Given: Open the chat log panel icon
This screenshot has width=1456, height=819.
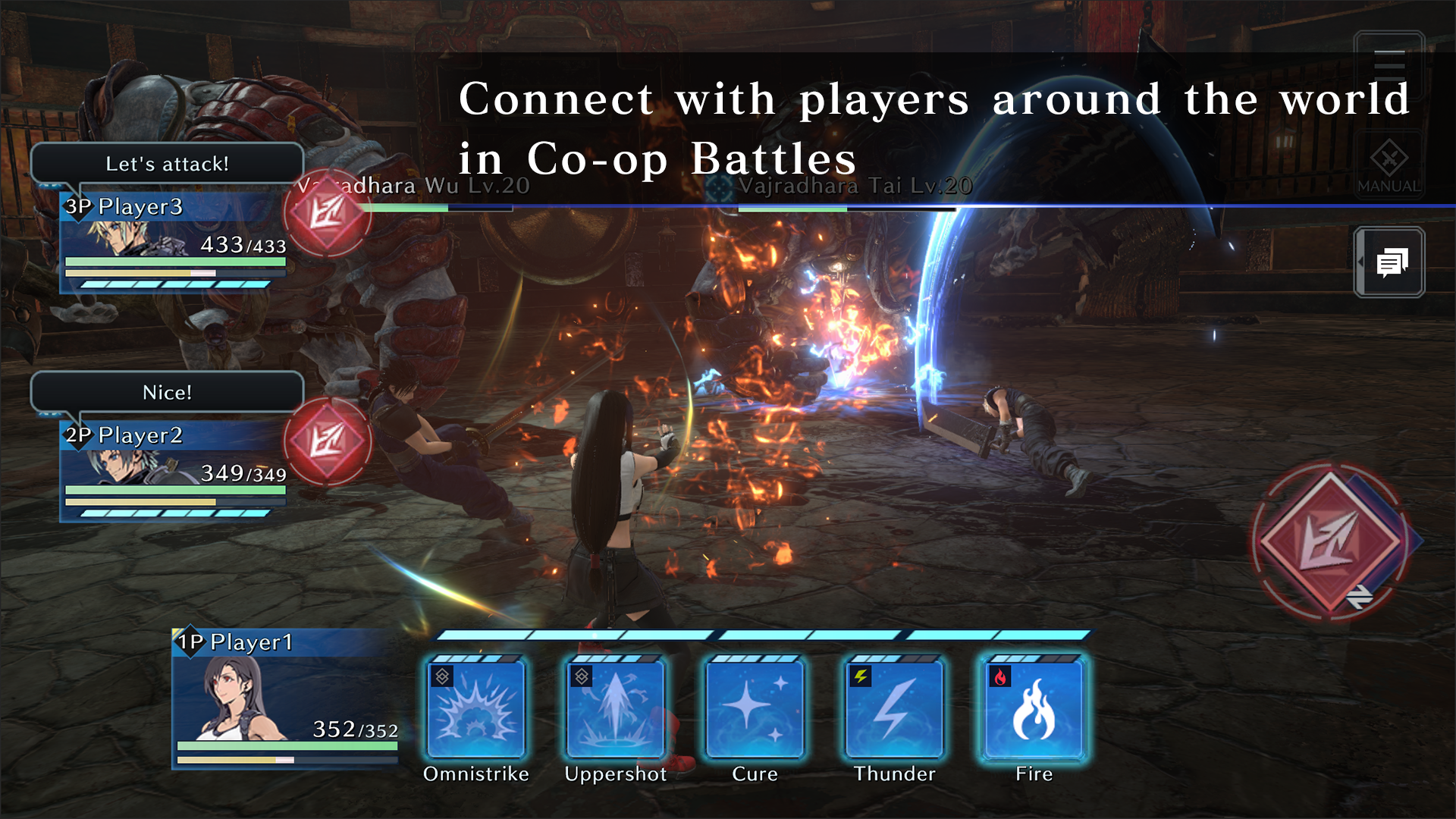Looking at the screenshot, I should [1394, 263].
